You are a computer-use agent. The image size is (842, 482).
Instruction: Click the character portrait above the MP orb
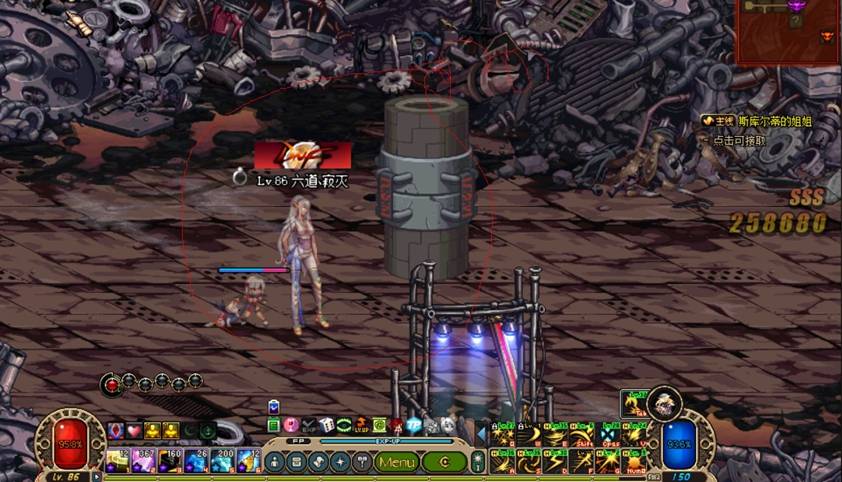(x=663, y=403)
